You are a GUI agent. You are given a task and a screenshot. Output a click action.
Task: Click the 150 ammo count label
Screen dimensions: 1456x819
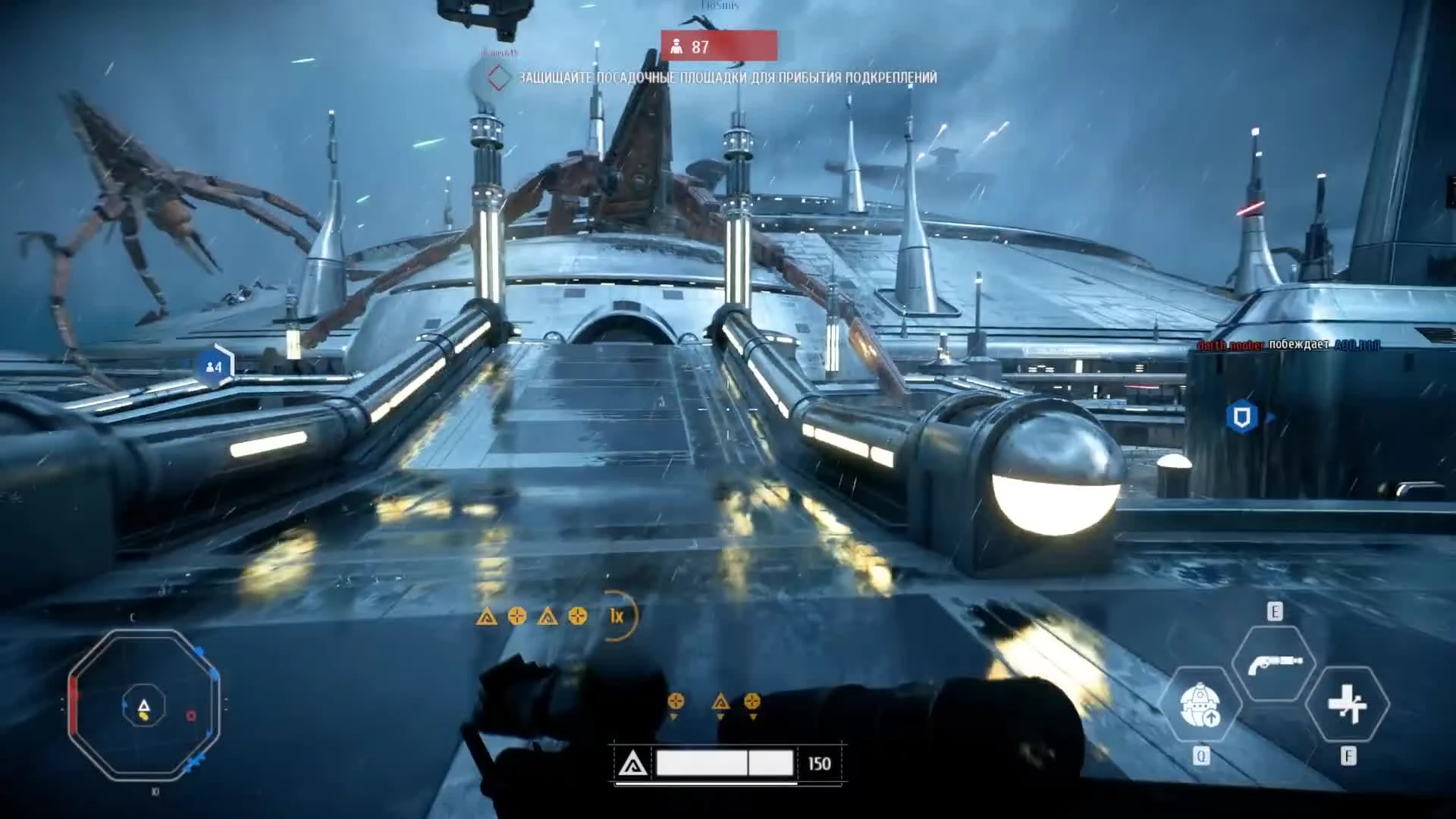(x=821, y=764)
